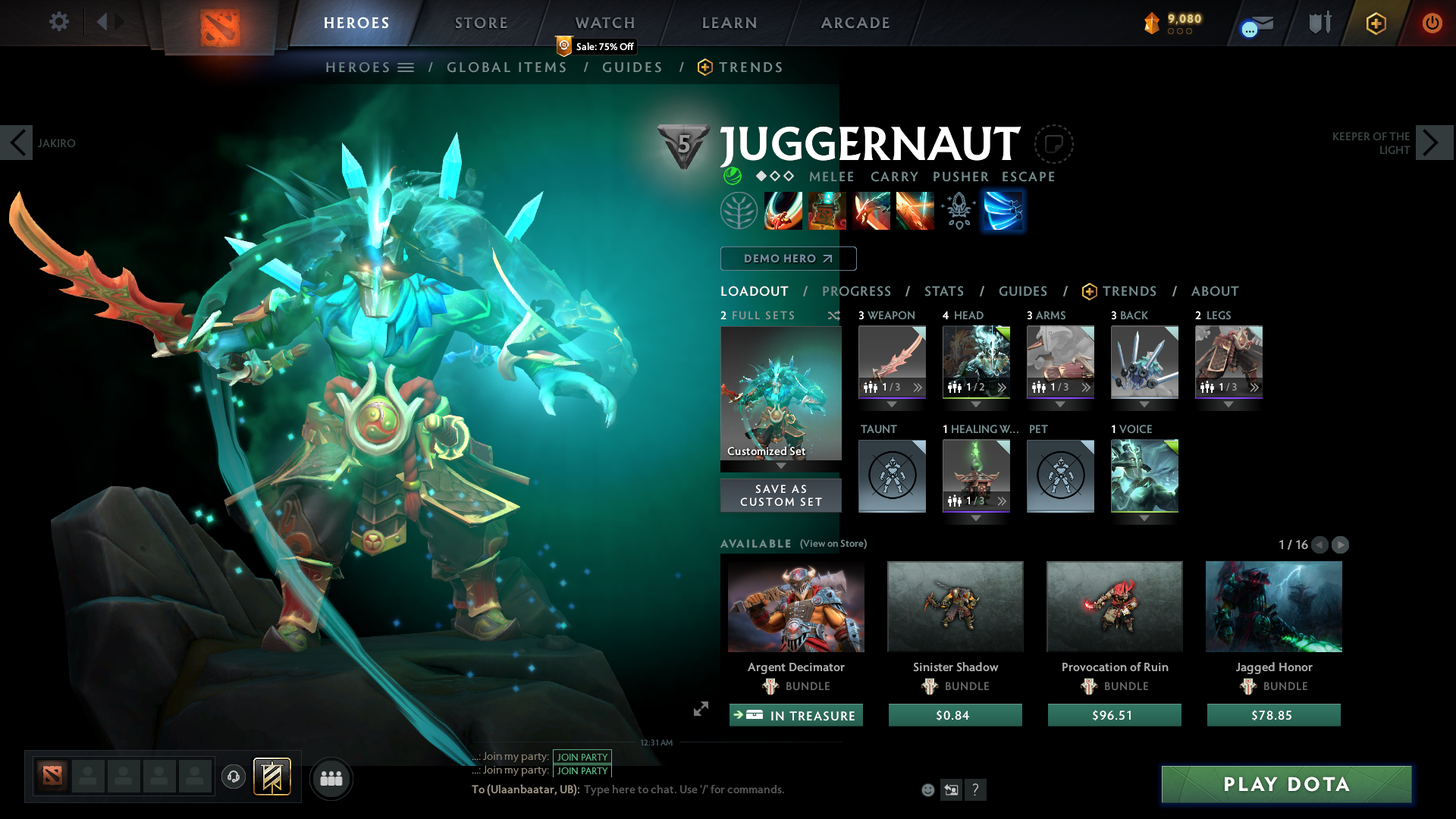The height and width of the screenshot is (819, 1456).
Task: Select the Omnislash ability icon
Action: (x=915, y=211)
